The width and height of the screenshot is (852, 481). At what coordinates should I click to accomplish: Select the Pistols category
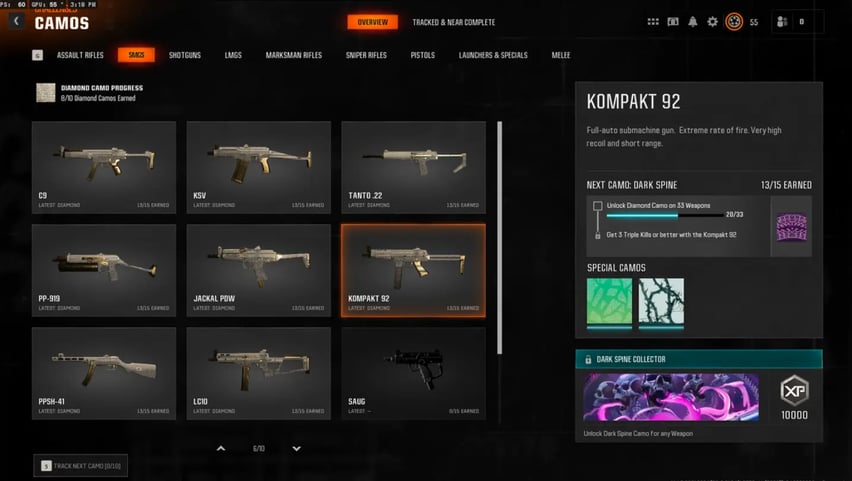422,55
